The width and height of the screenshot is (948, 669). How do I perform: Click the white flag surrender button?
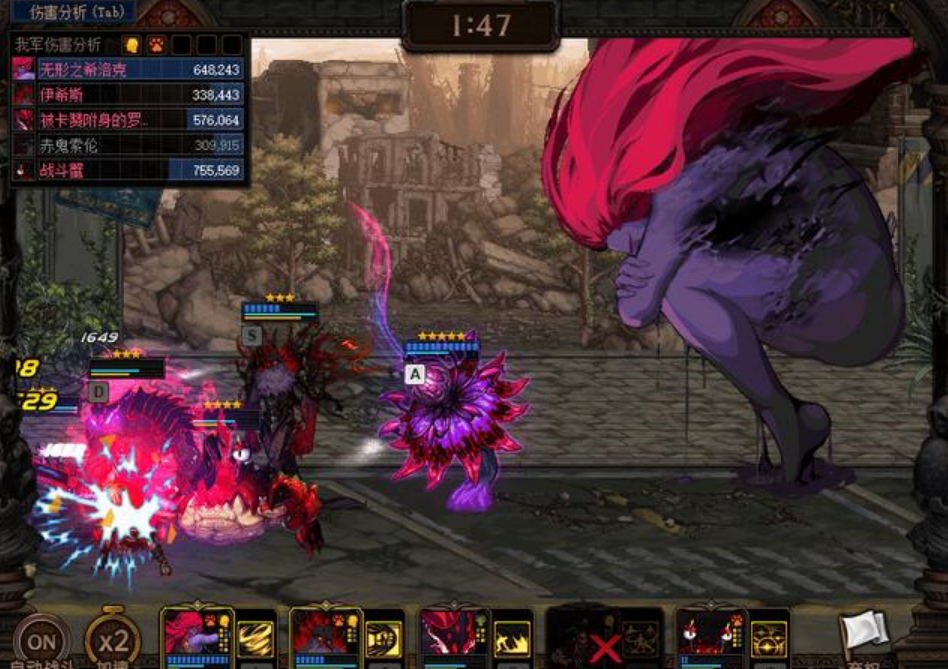[865, 632]
